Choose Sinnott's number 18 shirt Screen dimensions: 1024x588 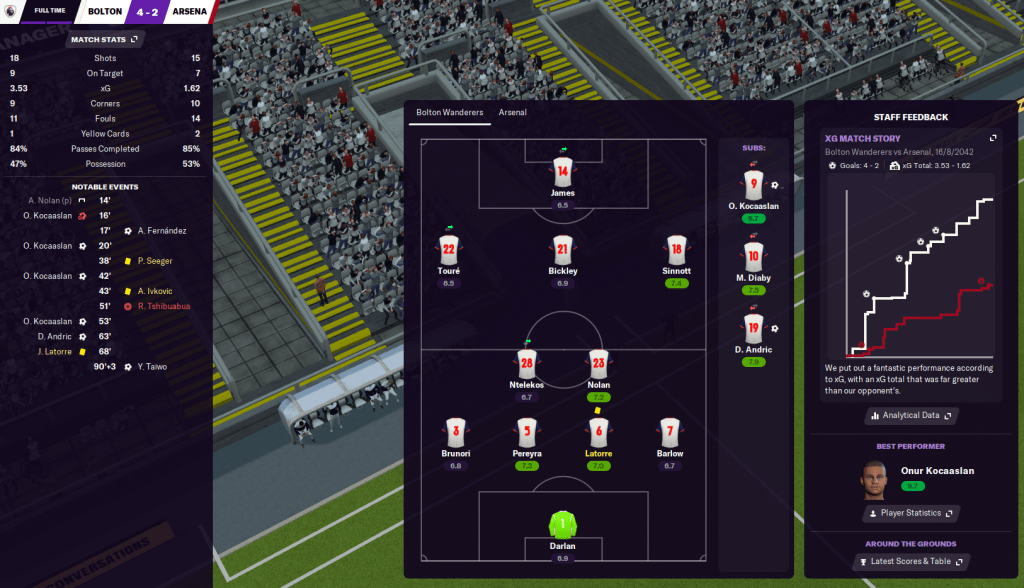pyautogui.click(x=676, y=250)
